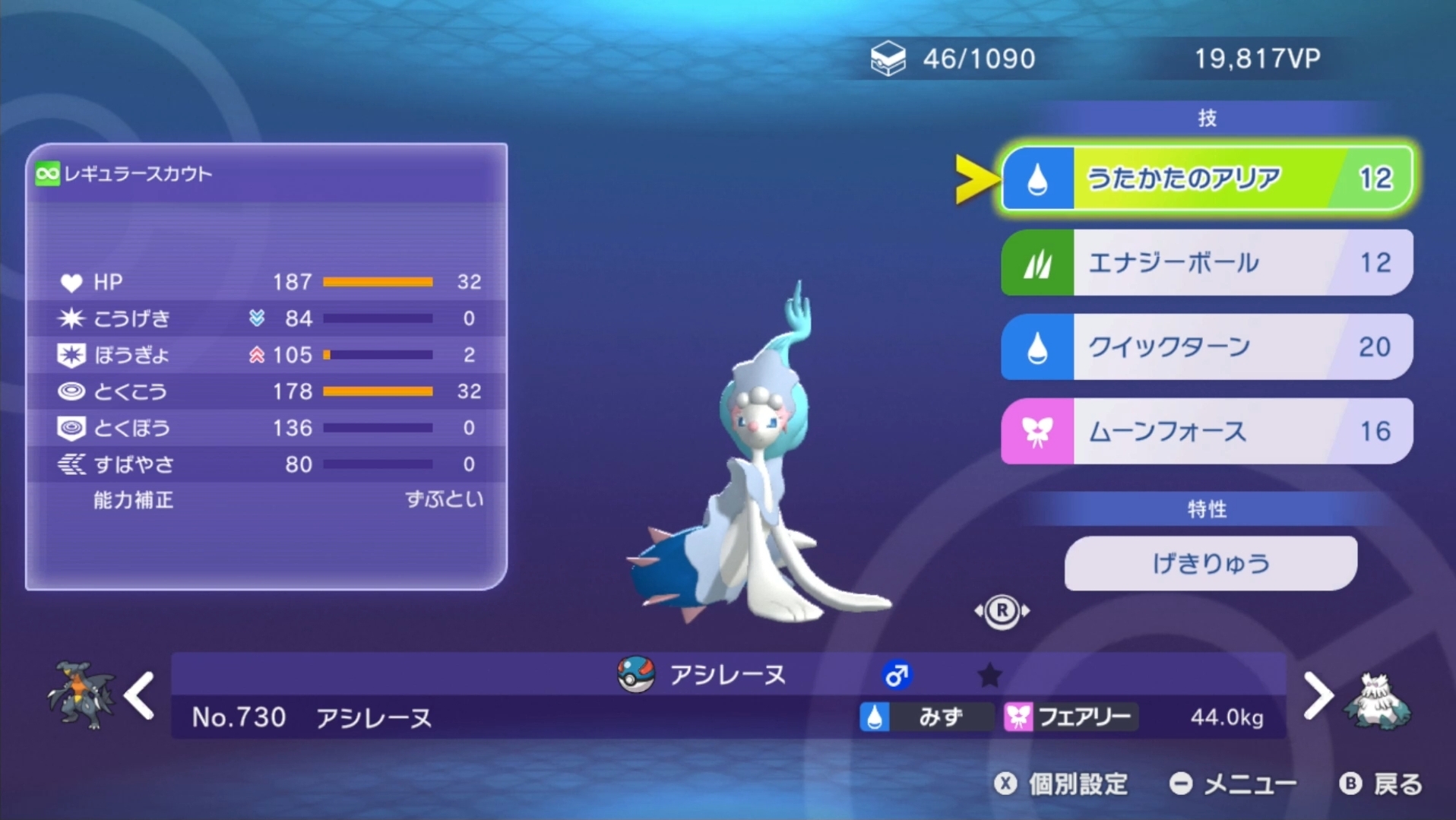
Task: Click the box stack icon near 46/1090
Action: [888, 57]
